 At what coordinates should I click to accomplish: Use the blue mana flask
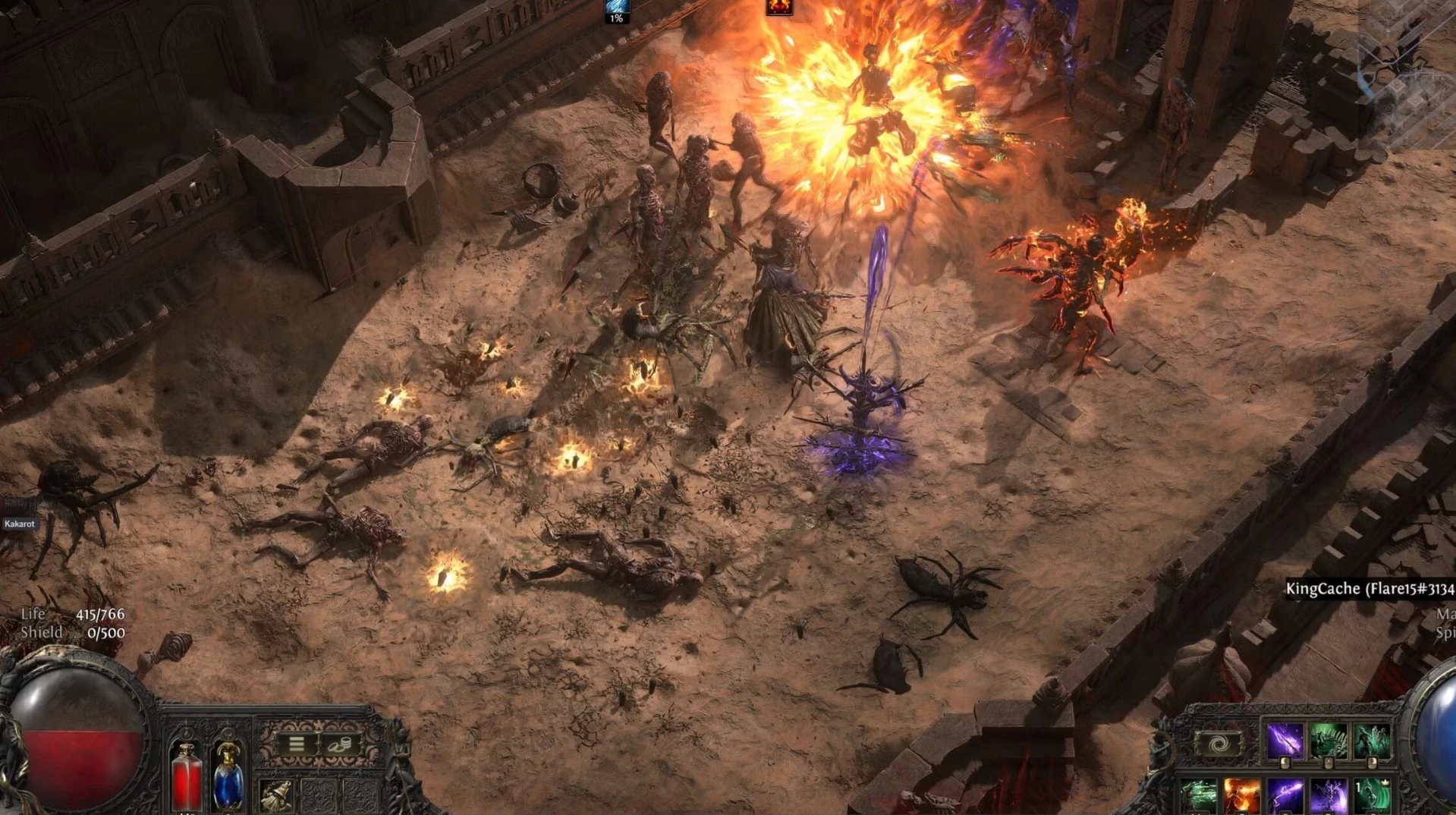tap(228, 778)
